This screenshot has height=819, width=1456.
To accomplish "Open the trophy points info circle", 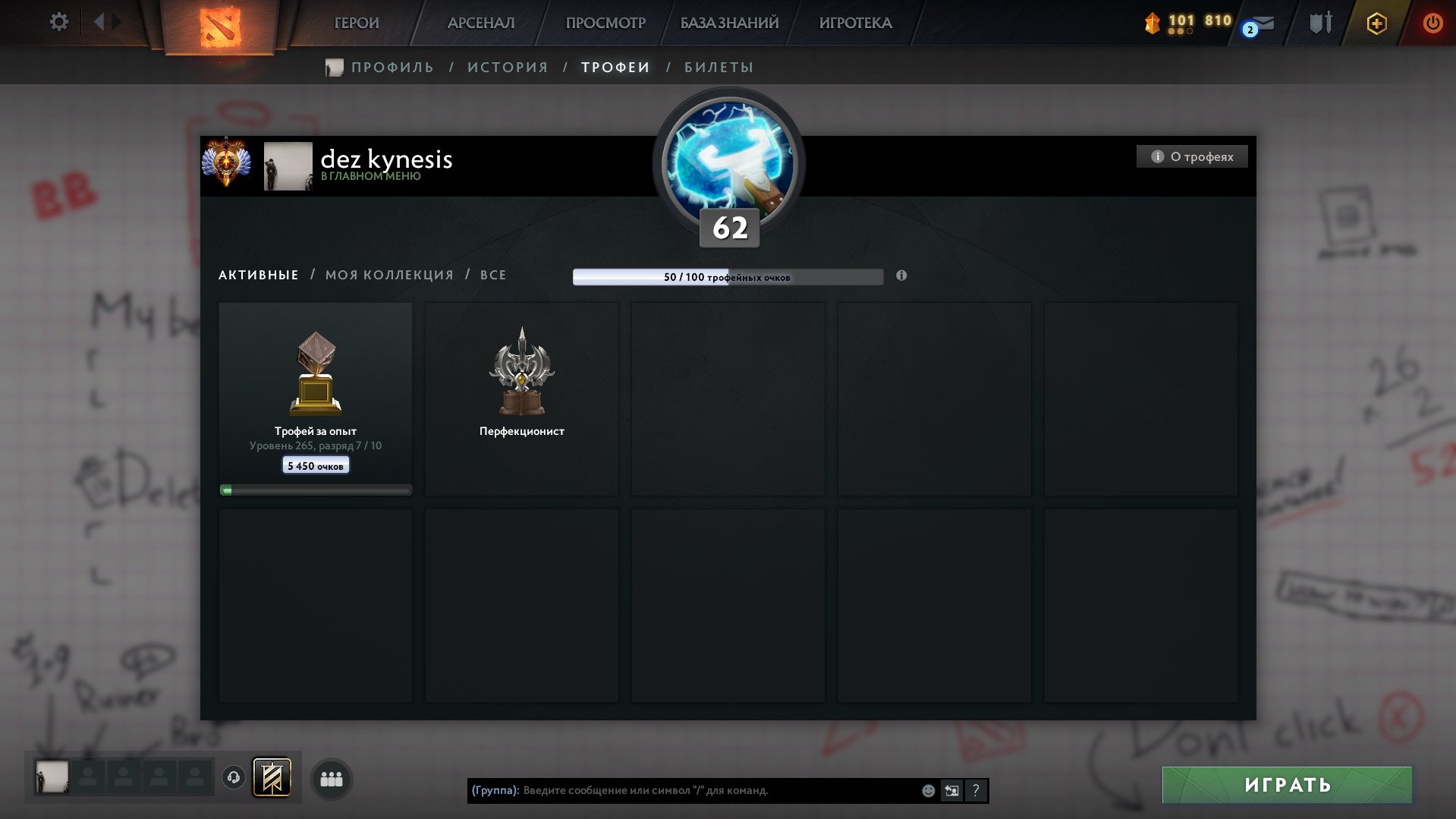I will [901, 276].
